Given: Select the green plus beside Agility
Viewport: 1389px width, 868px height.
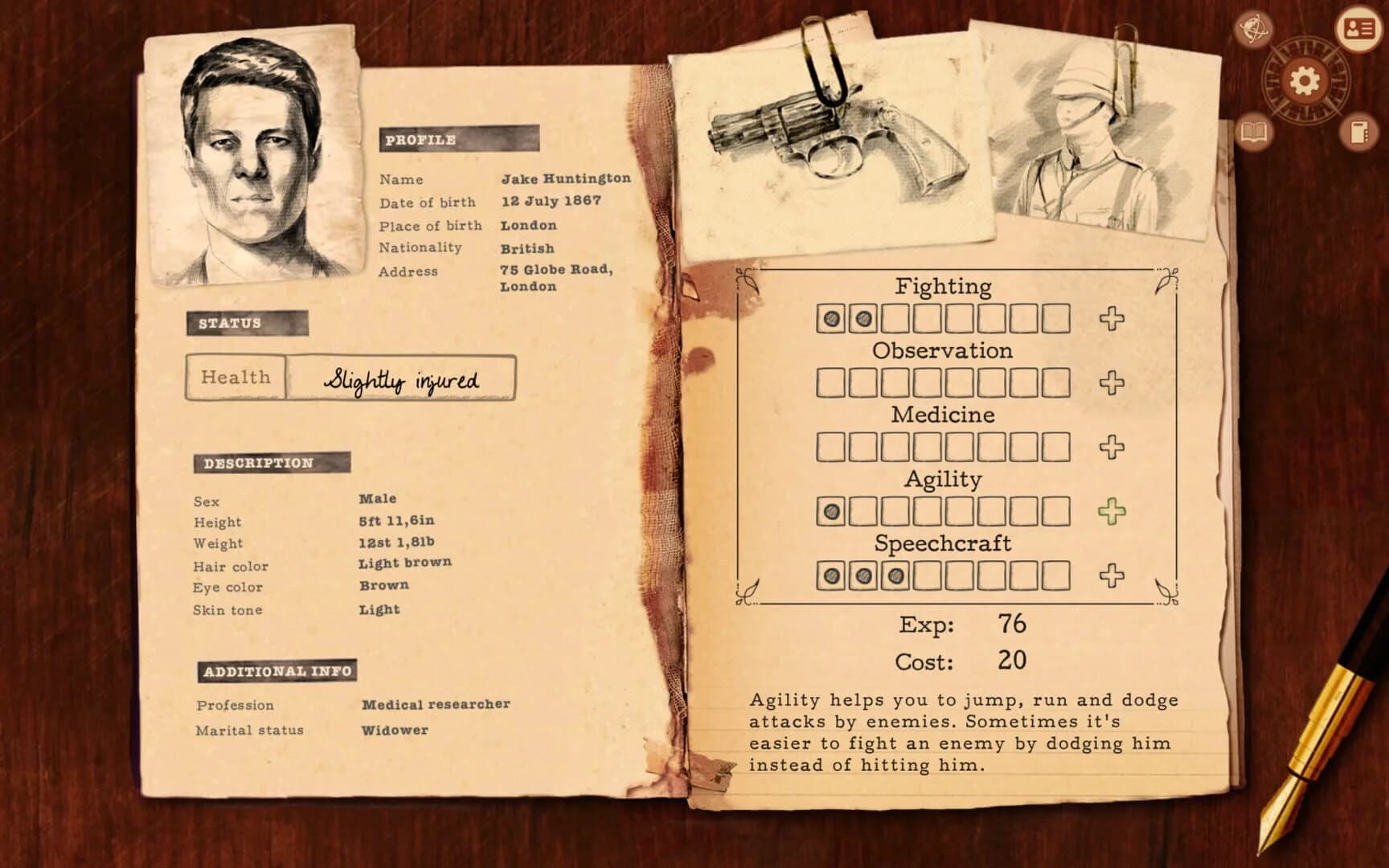Looking at the screenshot, I should click(1112, 510).
